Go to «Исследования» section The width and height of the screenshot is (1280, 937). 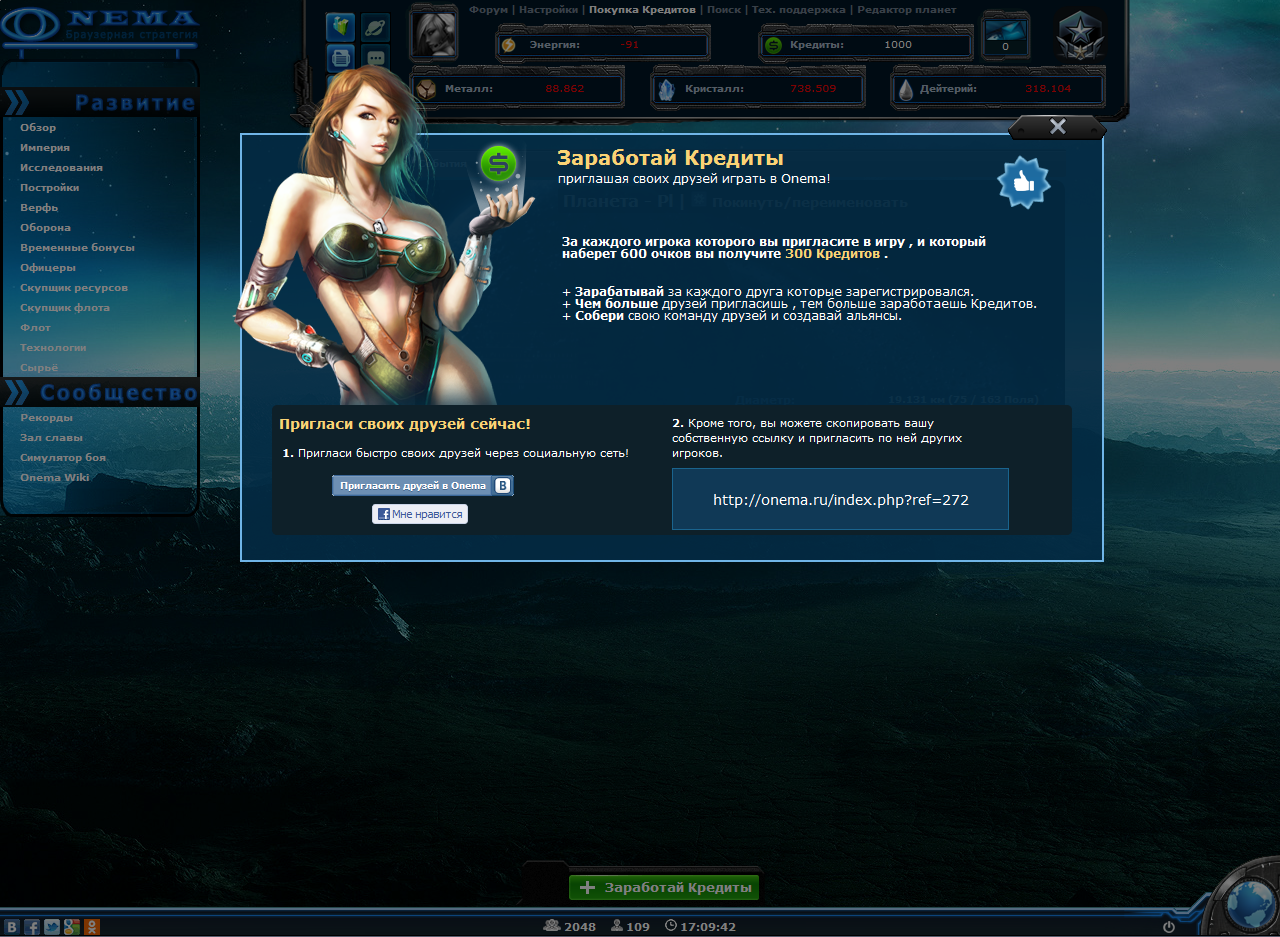[61, 168]
